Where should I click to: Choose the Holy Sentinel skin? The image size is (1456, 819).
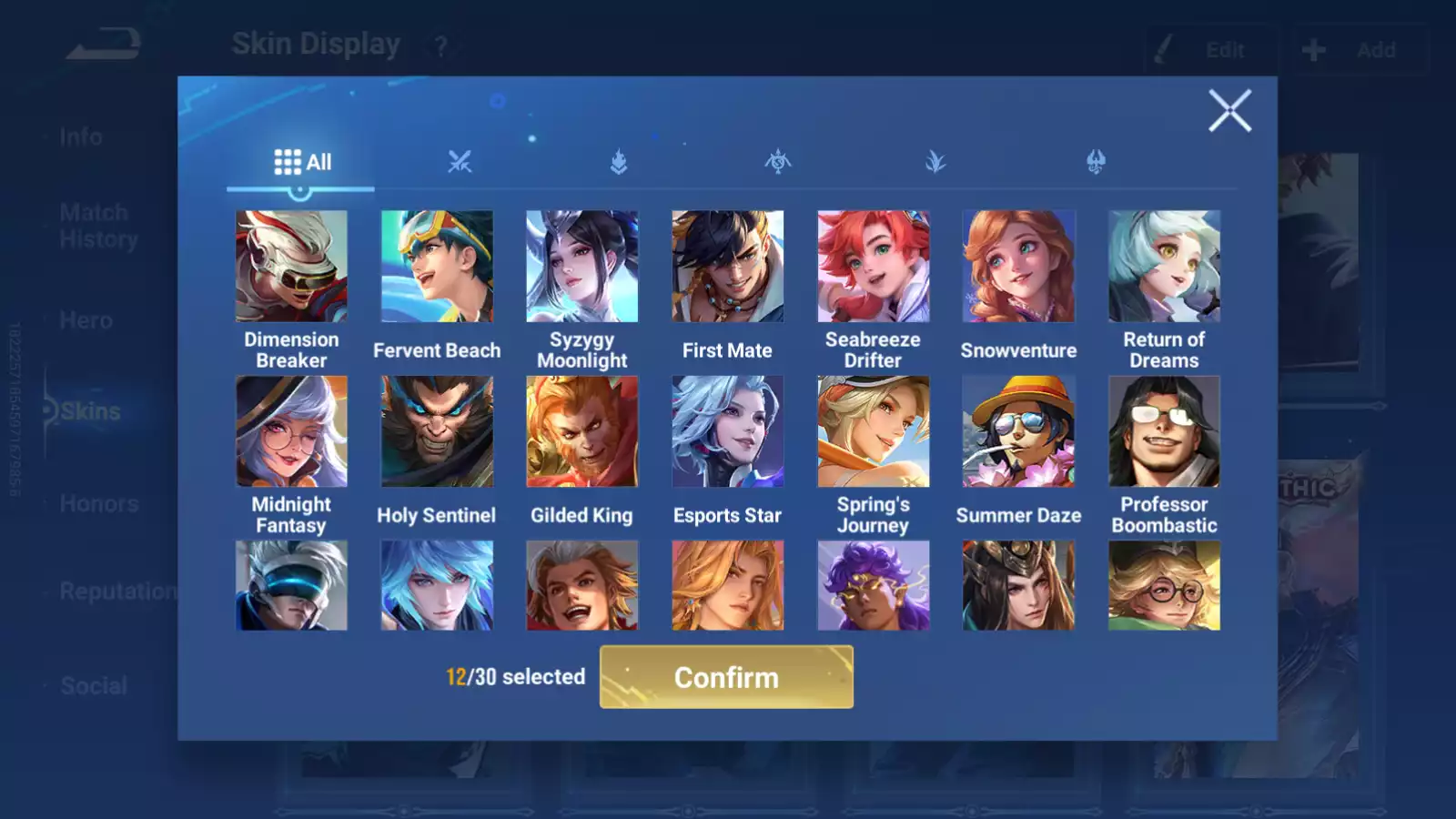437,431
